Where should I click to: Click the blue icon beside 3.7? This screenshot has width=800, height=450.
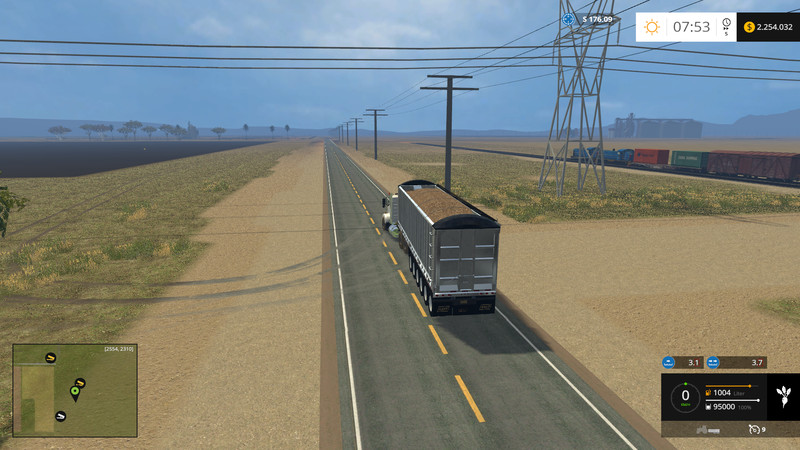pos(714,363)
